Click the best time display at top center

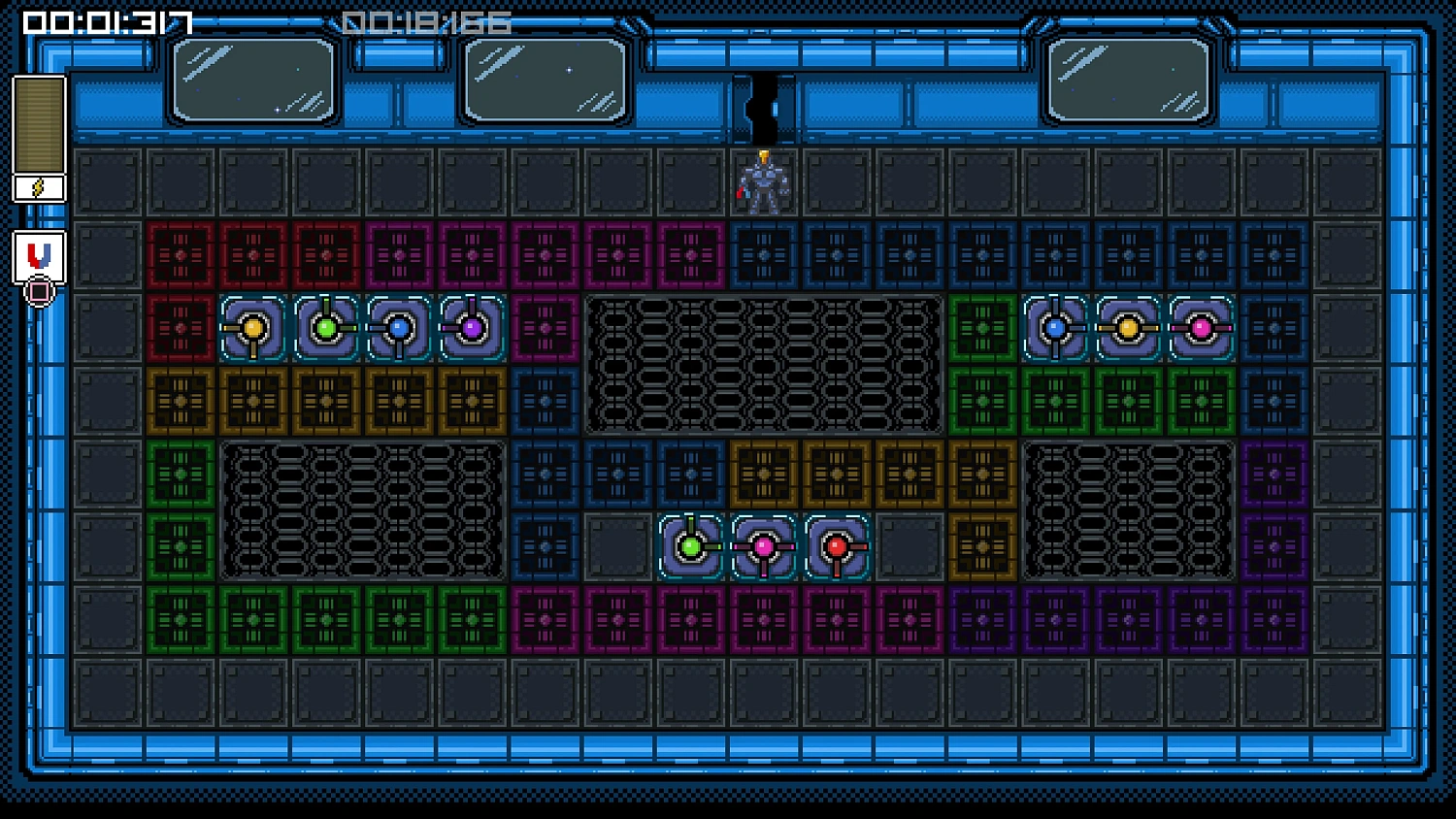[427, 21]
